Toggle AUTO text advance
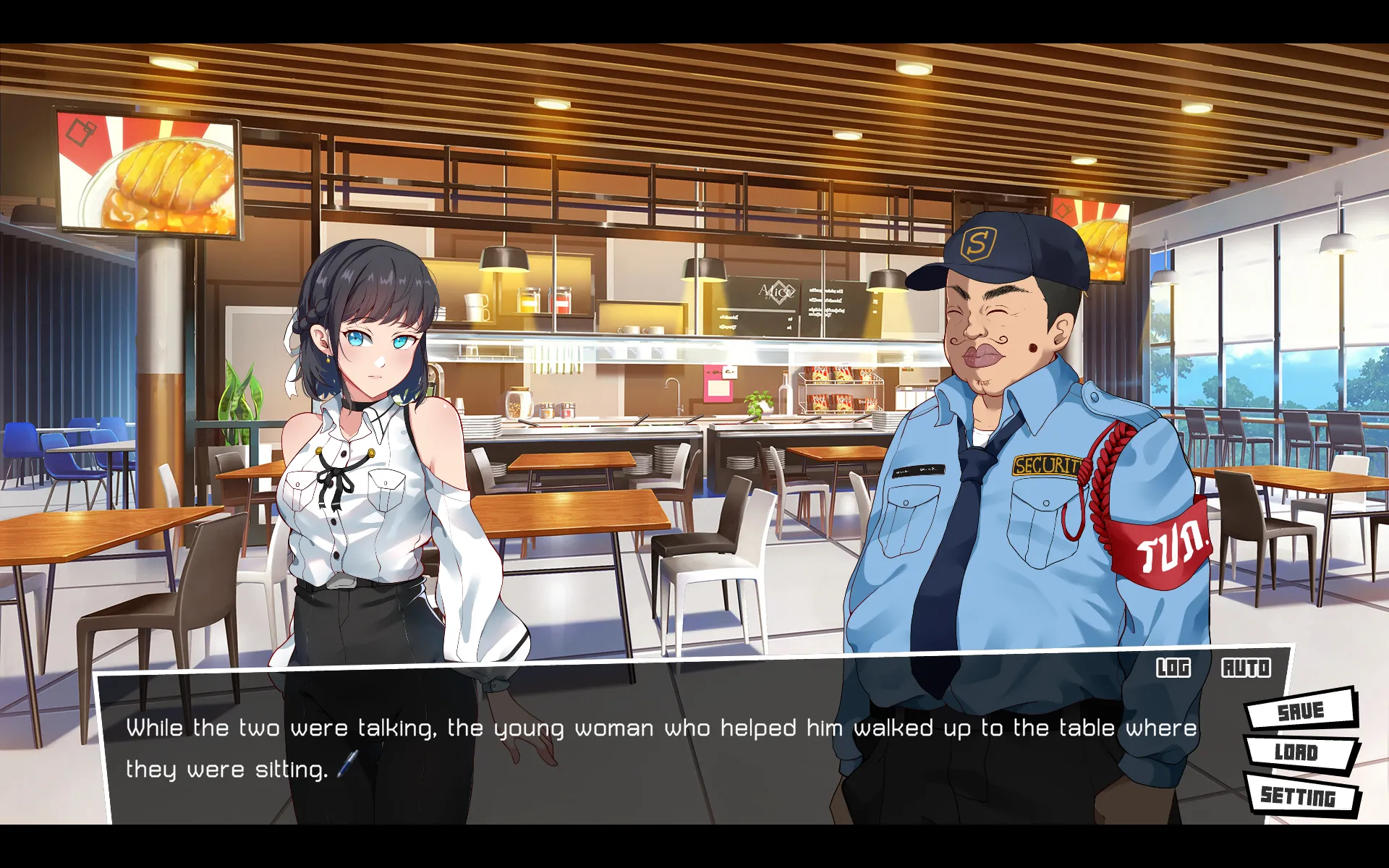This screenshot has width=1389, height=868. (x=1246, y=668)
